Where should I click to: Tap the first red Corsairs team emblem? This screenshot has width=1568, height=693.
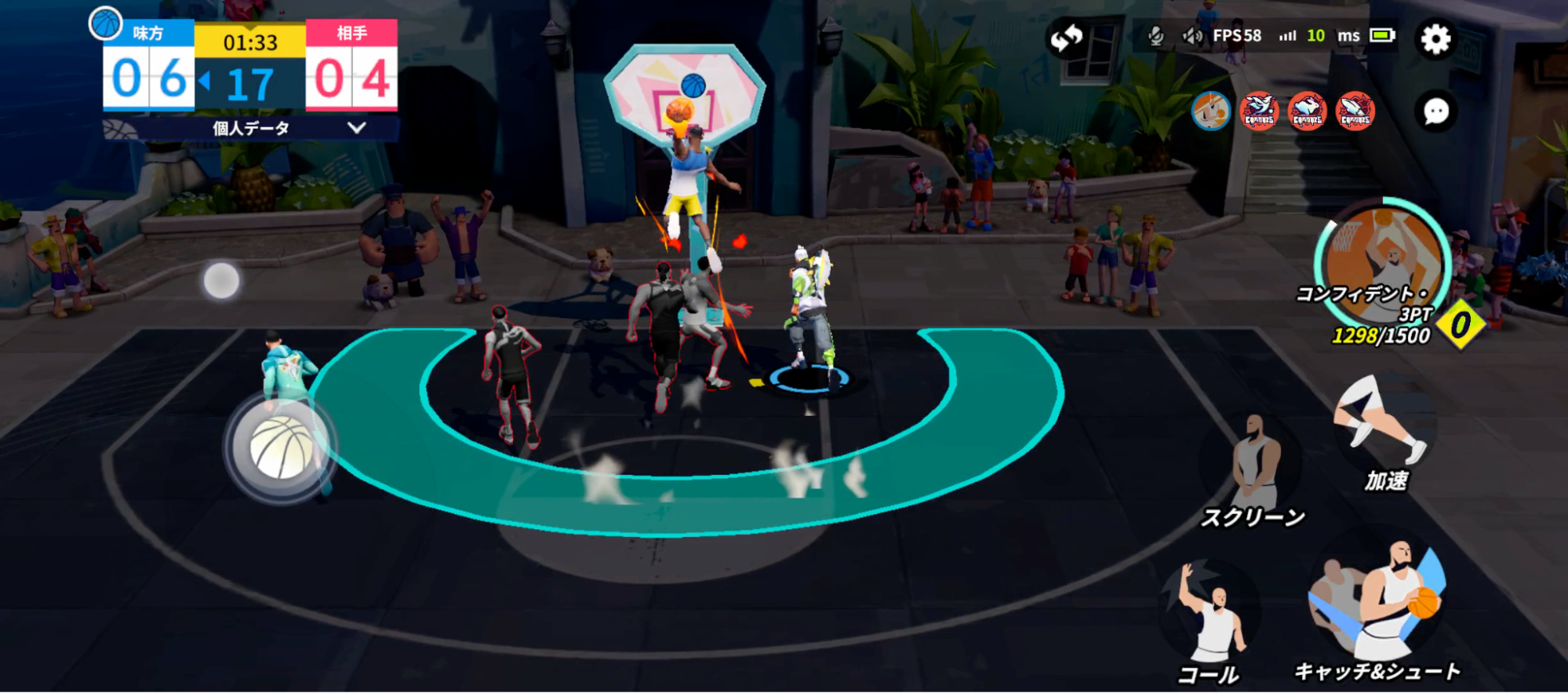[x=1259, y=111]
